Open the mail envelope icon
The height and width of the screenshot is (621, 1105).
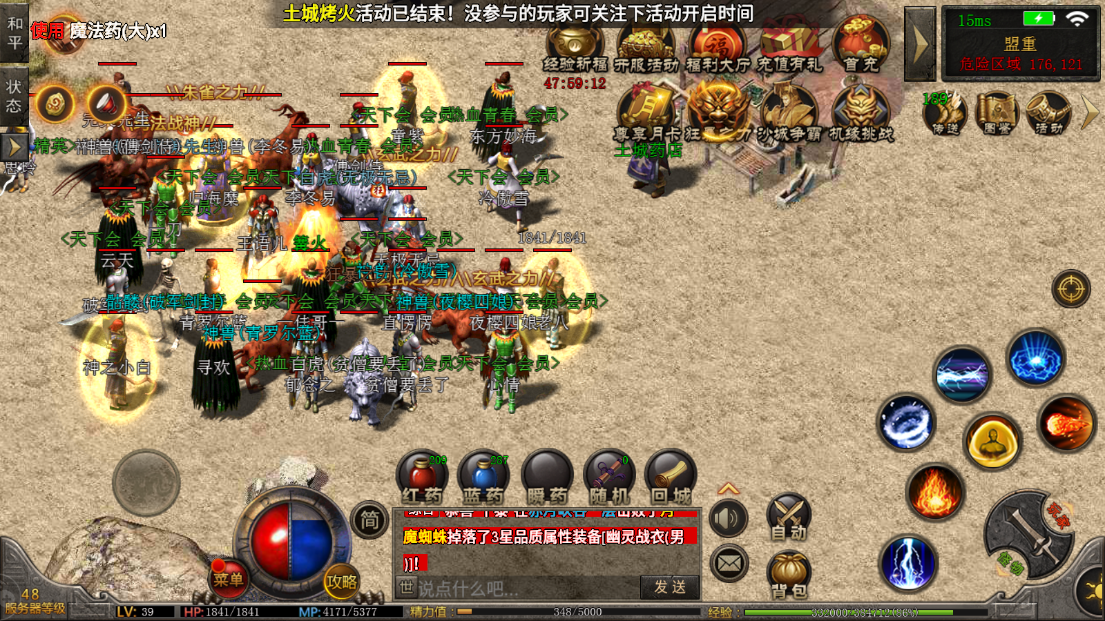(x=729, y=563)
